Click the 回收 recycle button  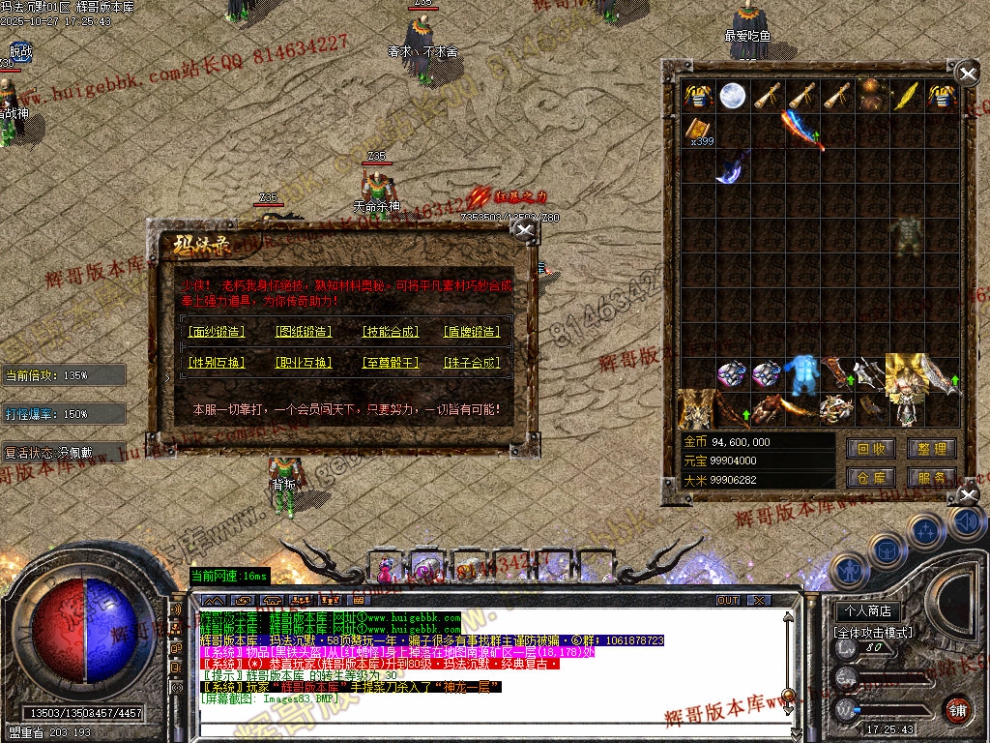pyautogui.click(x=870, y=449)
